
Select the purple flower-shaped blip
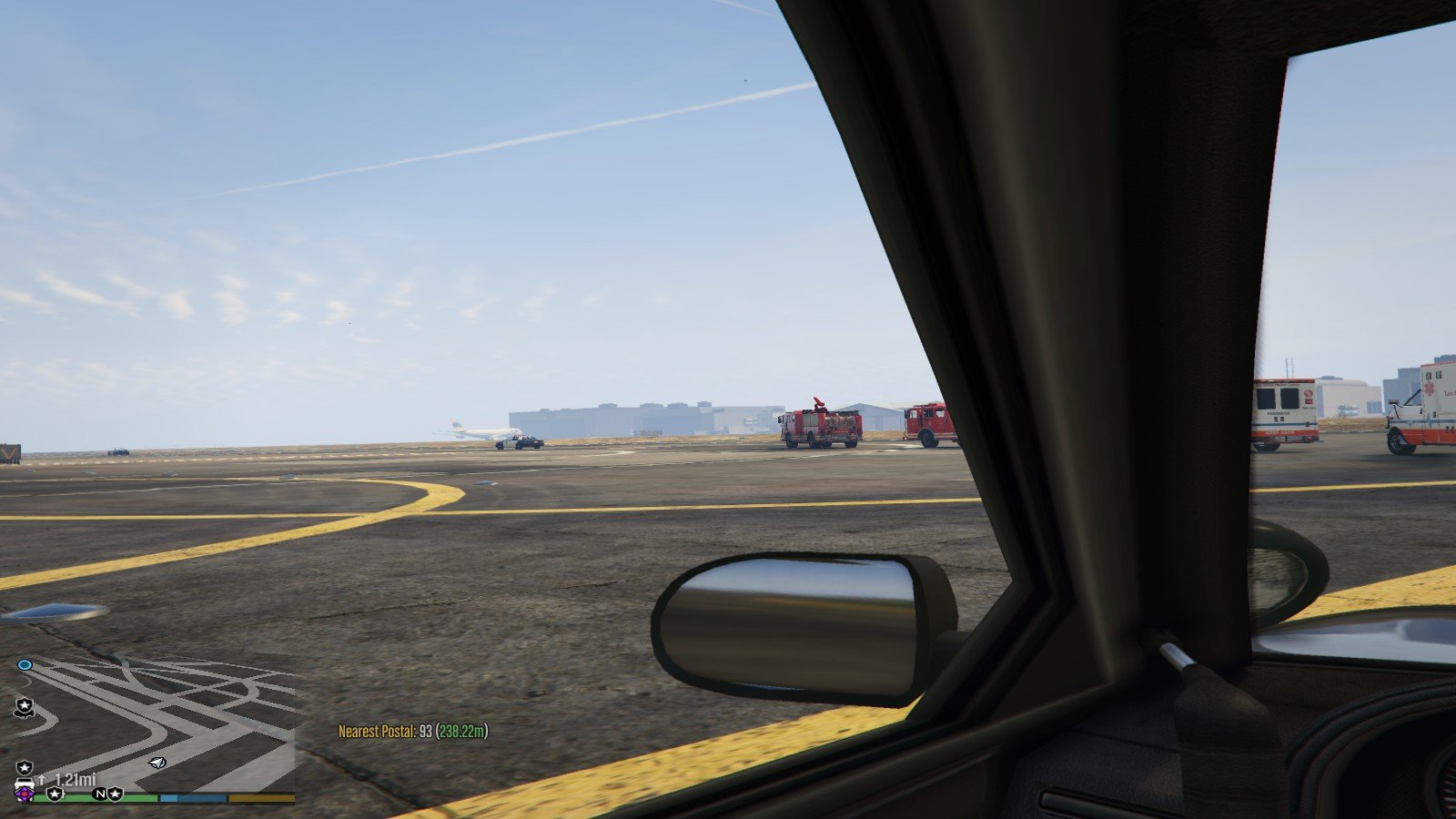click(x=25, y=795)
